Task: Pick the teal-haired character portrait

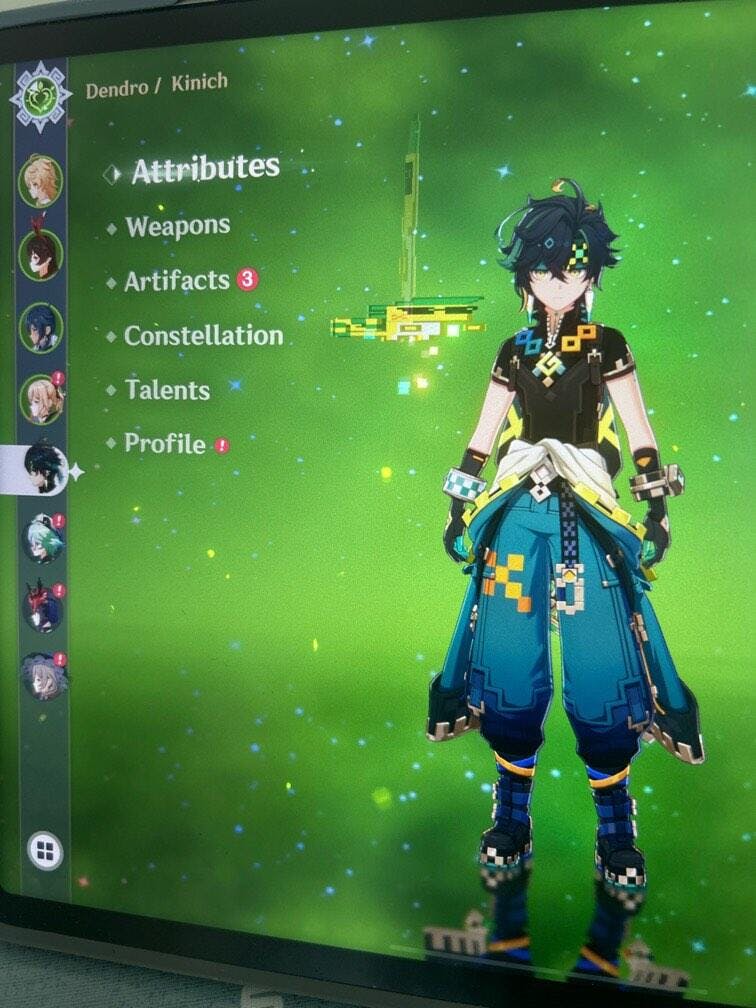Action: click(43, 540)
